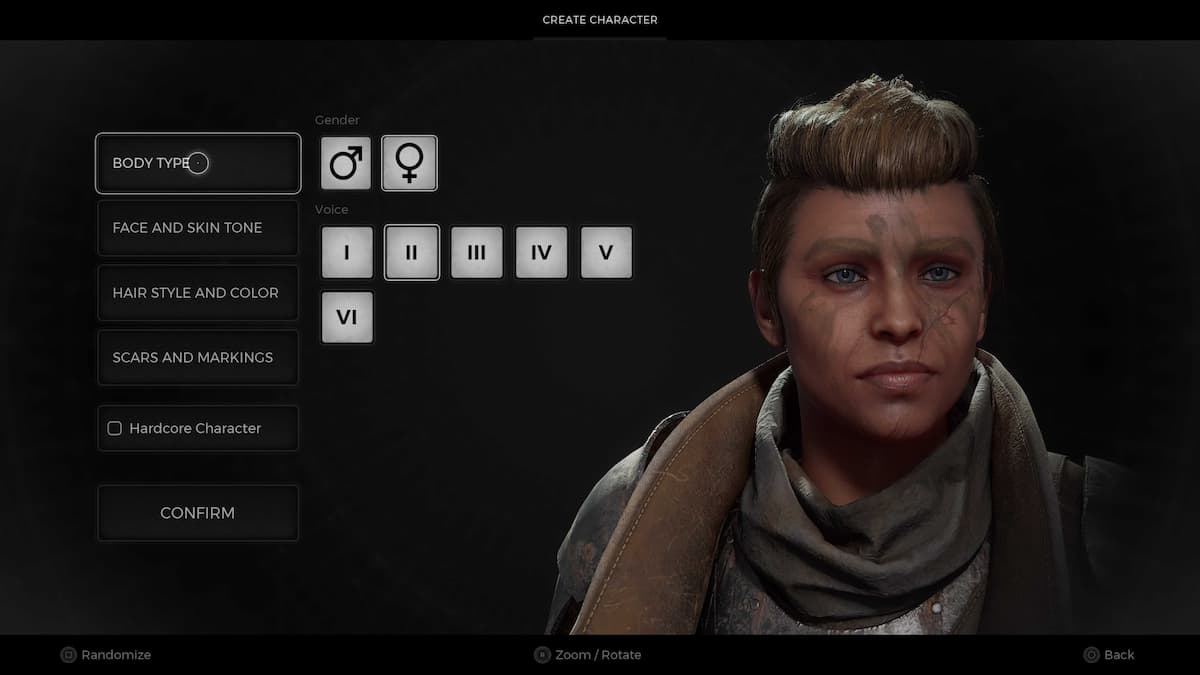Choose voice option V
The height and width of the screenshot is (675, 1200).
click(x=606, y=252)
